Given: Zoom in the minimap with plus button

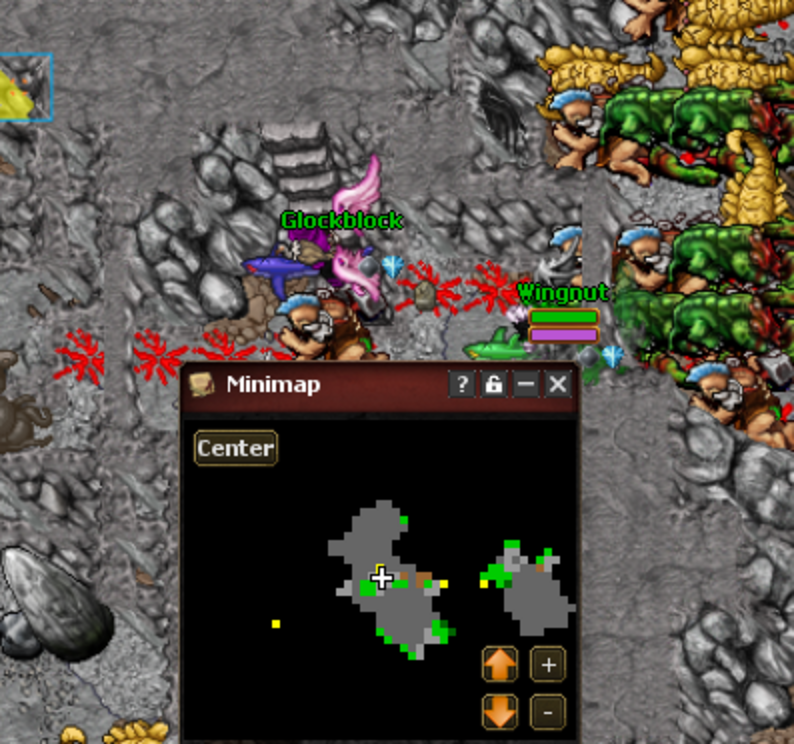Looking at the screenshot, I should (x=547, y=665).
